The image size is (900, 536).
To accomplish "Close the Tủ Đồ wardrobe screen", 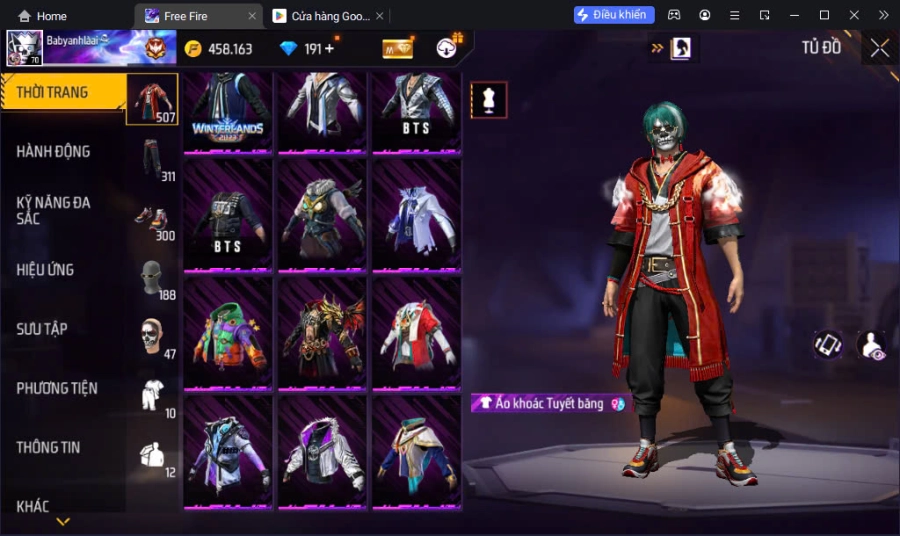I will [879, 48].
